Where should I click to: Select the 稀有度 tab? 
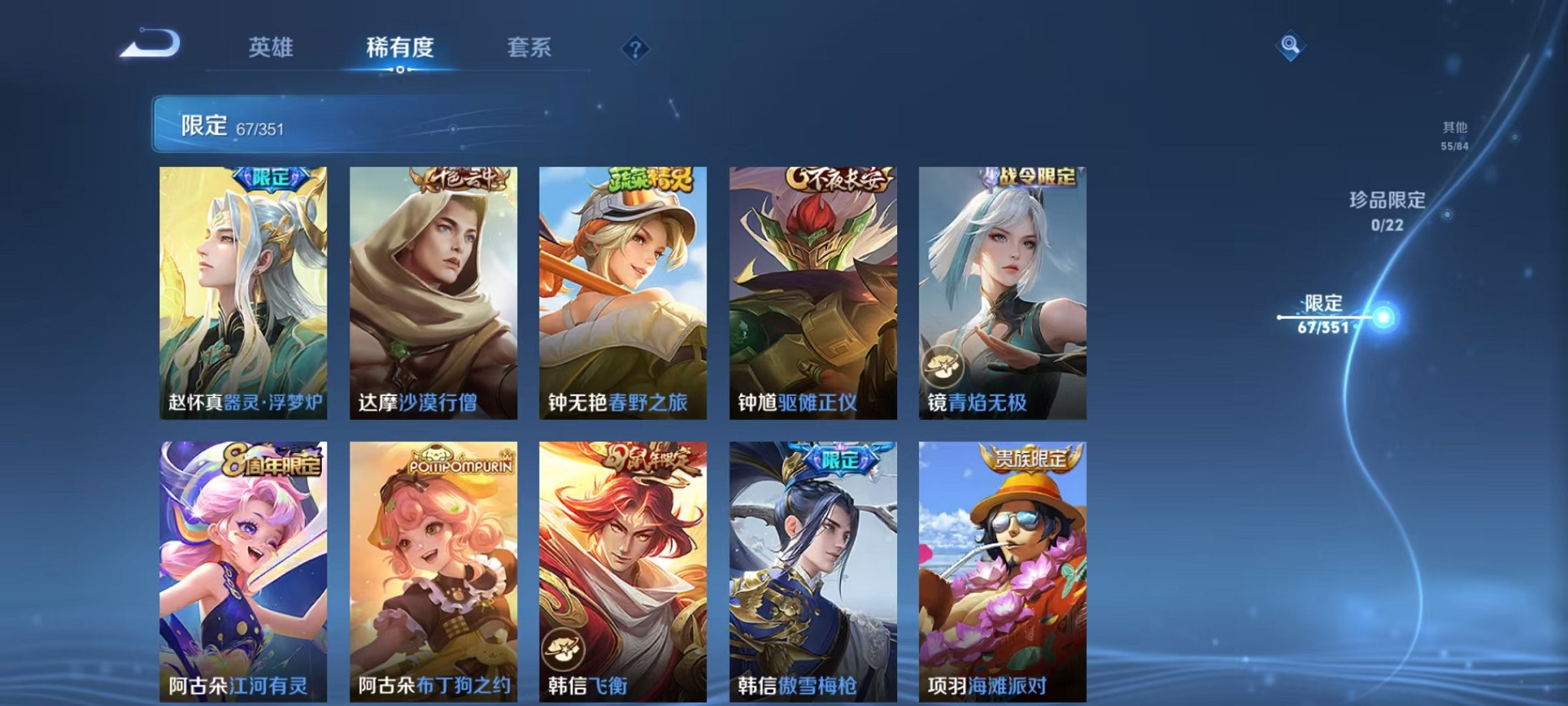[399, 48]
